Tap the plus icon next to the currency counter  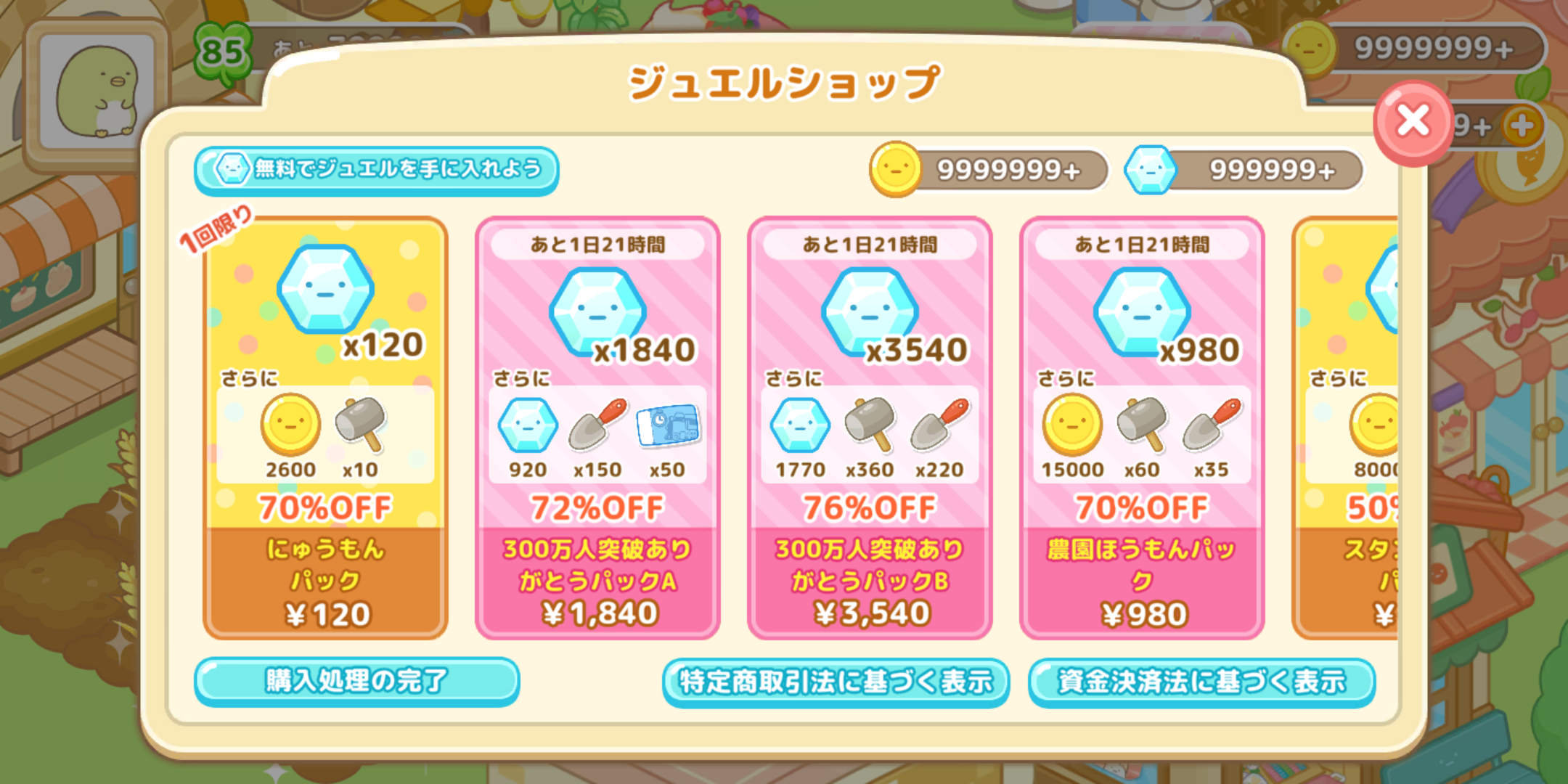click(x=1521, y=124)
